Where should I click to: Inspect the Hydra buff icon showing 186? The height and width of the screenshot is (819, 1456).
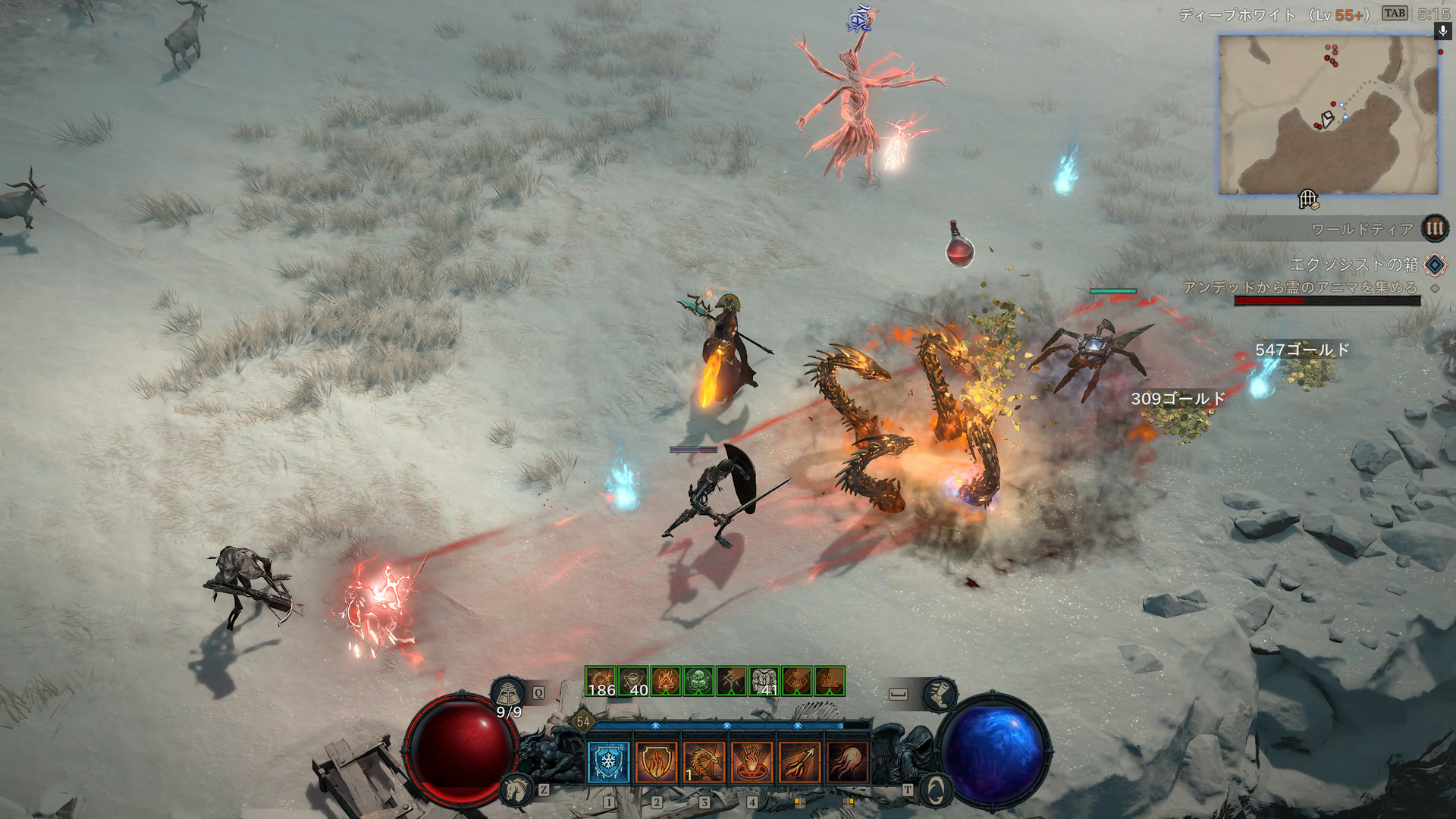coord(600,681)
